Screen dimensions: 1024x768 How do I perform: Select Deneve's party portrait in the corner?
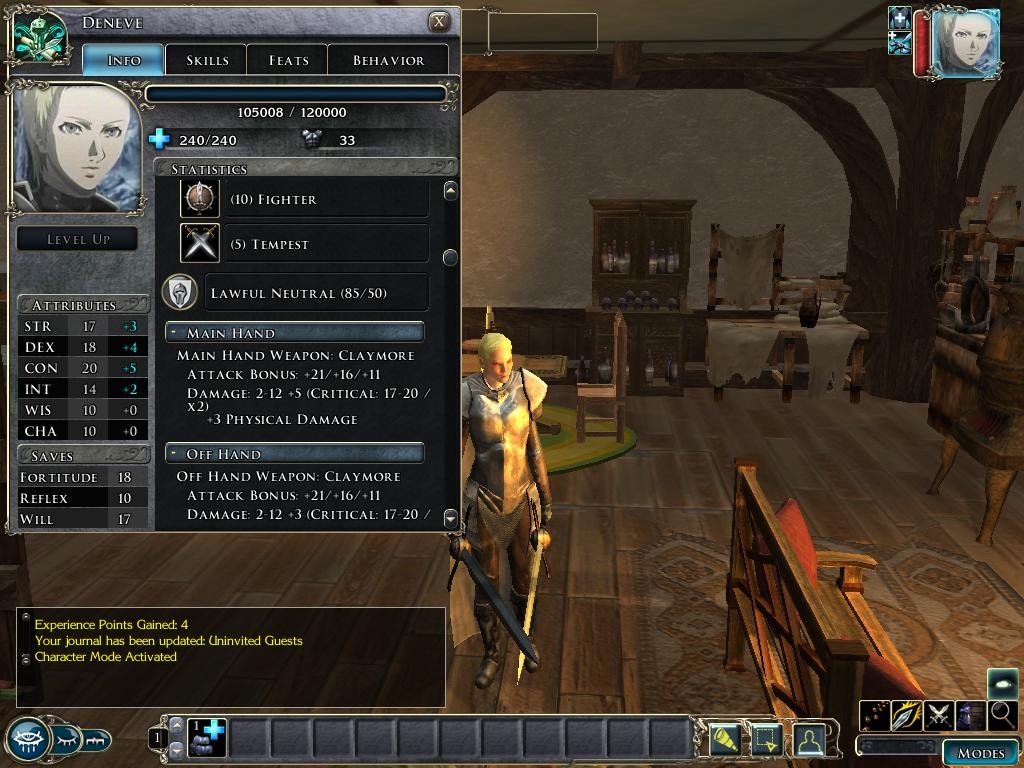pos(964,42)
